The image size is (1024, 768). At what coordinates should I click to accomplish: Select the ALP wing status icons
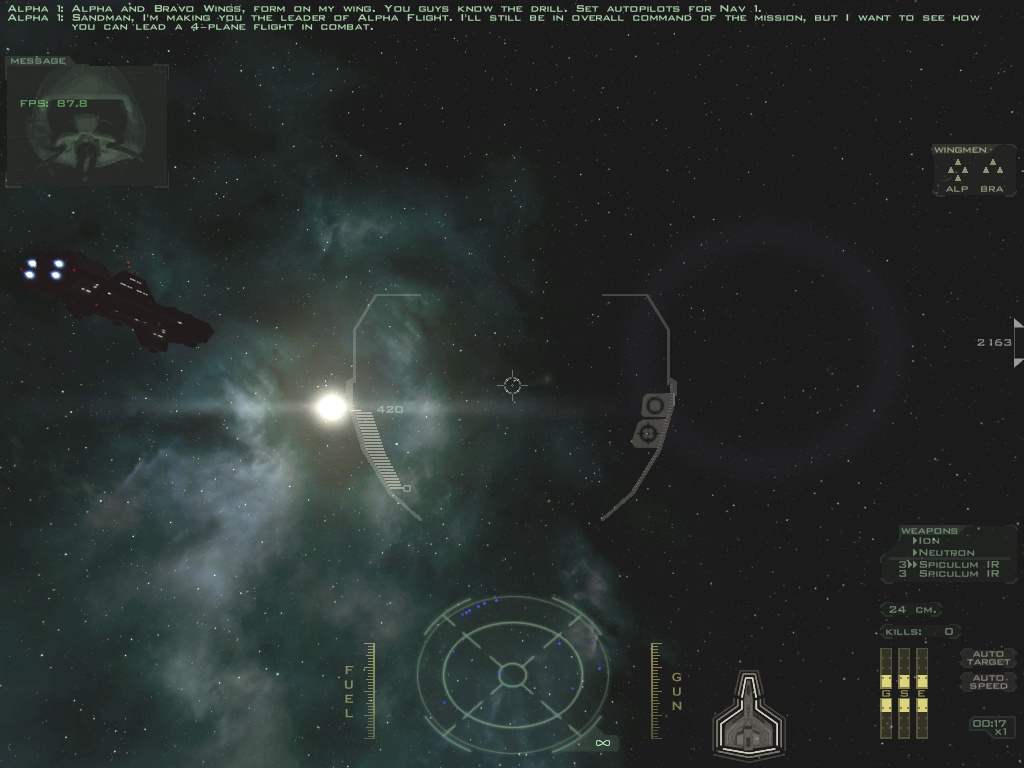tap(957, 168)
